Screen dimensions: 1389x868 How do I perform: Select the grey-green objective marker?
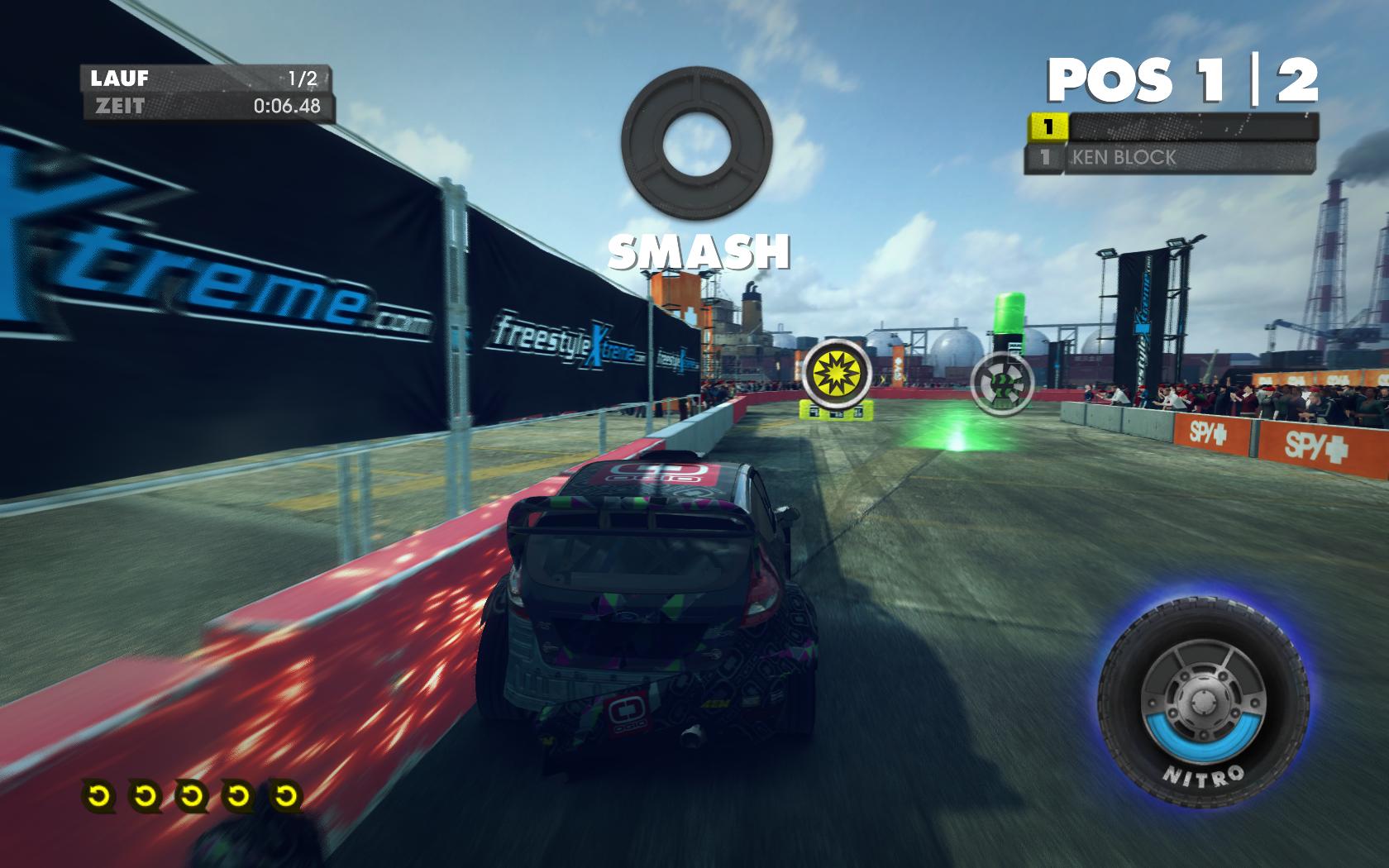(1002, 382)
